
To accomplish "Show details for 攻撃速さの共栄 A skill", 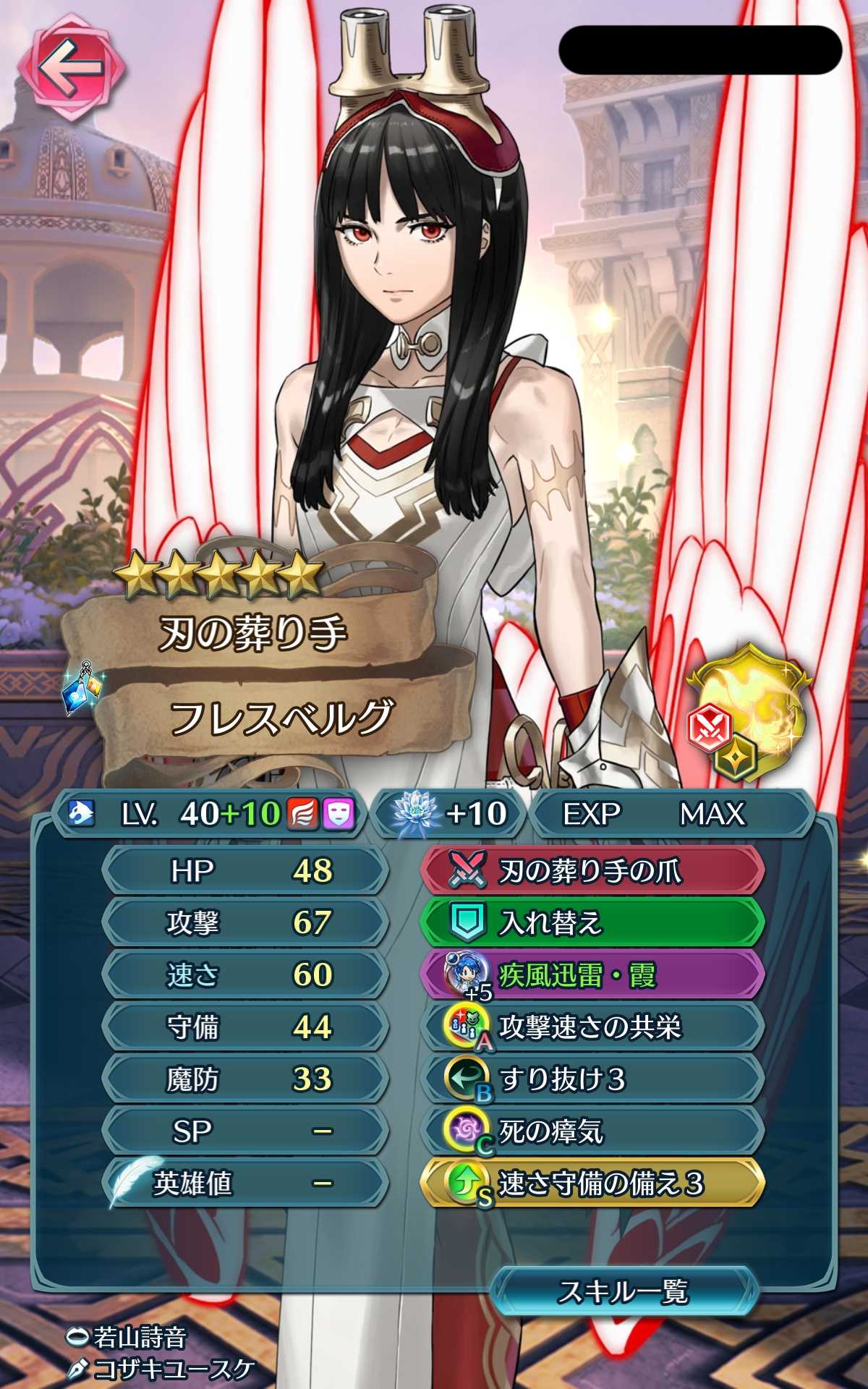I will tap(592, 1027).
